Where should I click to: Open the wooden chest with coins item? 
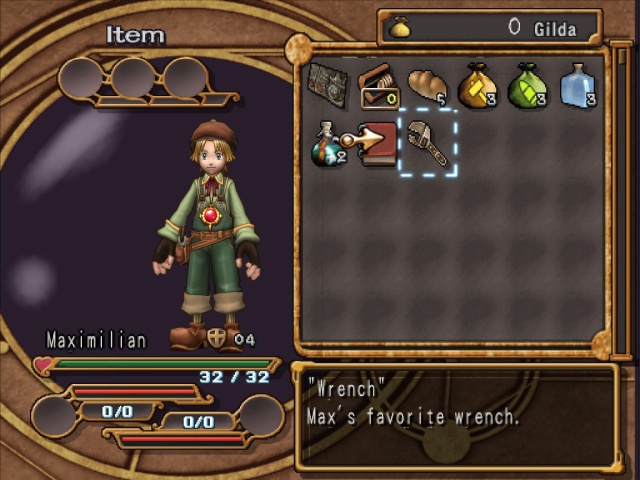[x=378, y=86]
